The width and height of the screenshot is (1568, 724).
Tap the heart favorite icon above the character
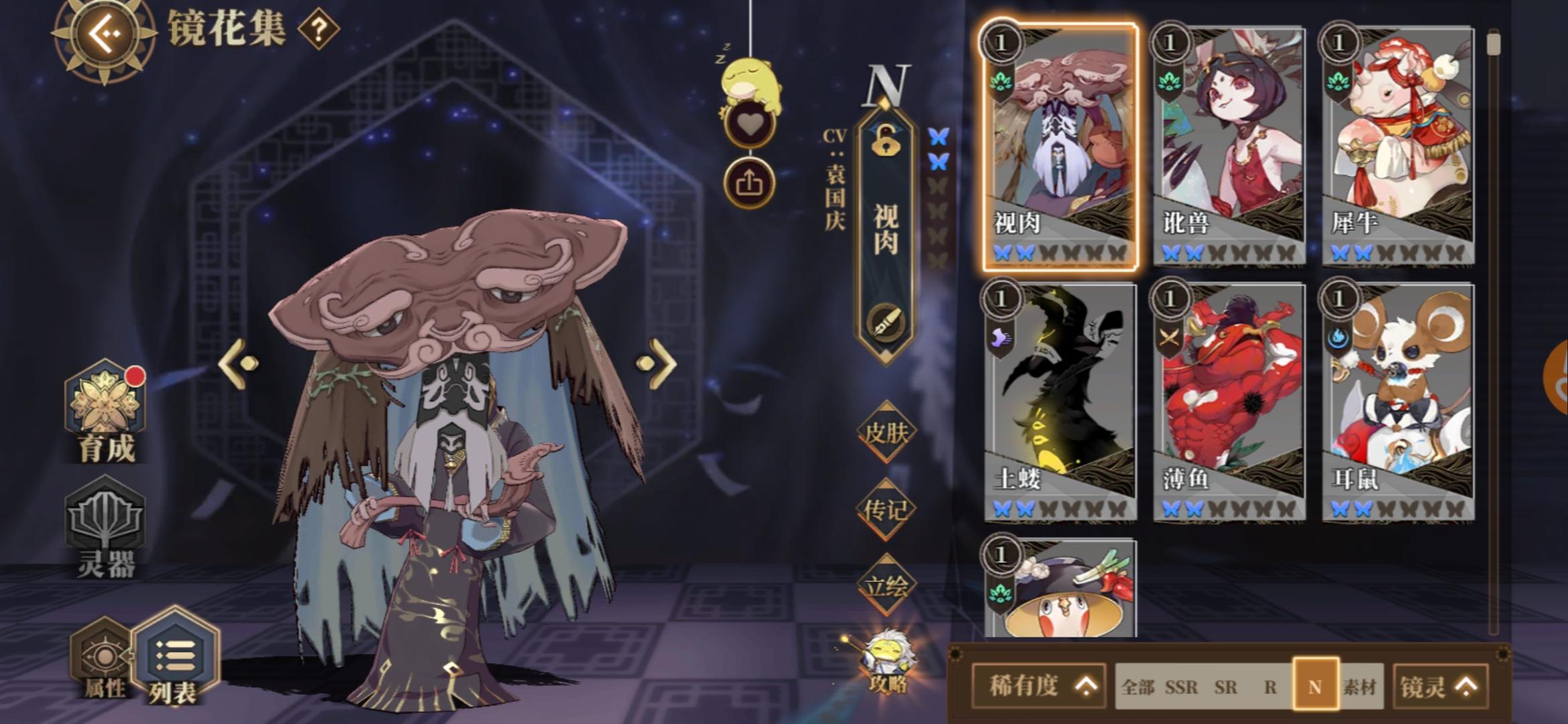(749, 122)
